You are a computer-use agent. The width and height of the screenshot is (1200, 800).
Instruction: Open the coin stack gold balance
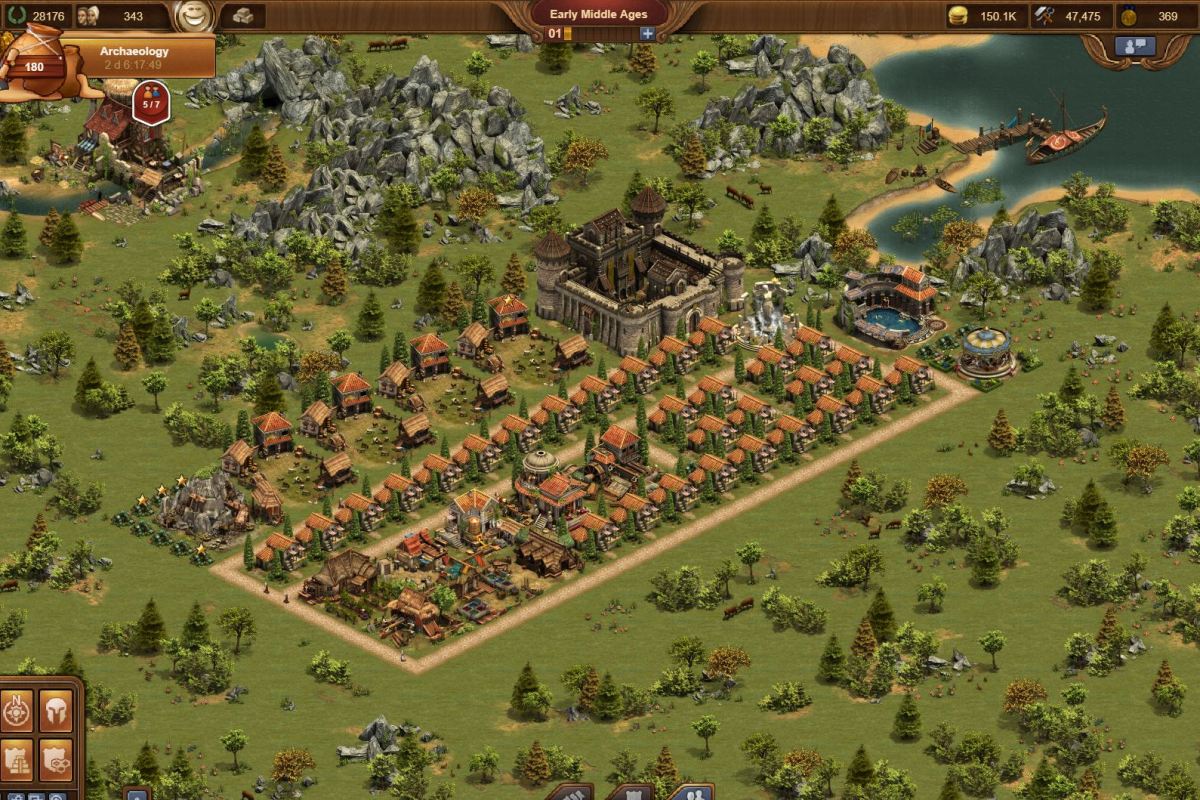[x=984, y=16]
